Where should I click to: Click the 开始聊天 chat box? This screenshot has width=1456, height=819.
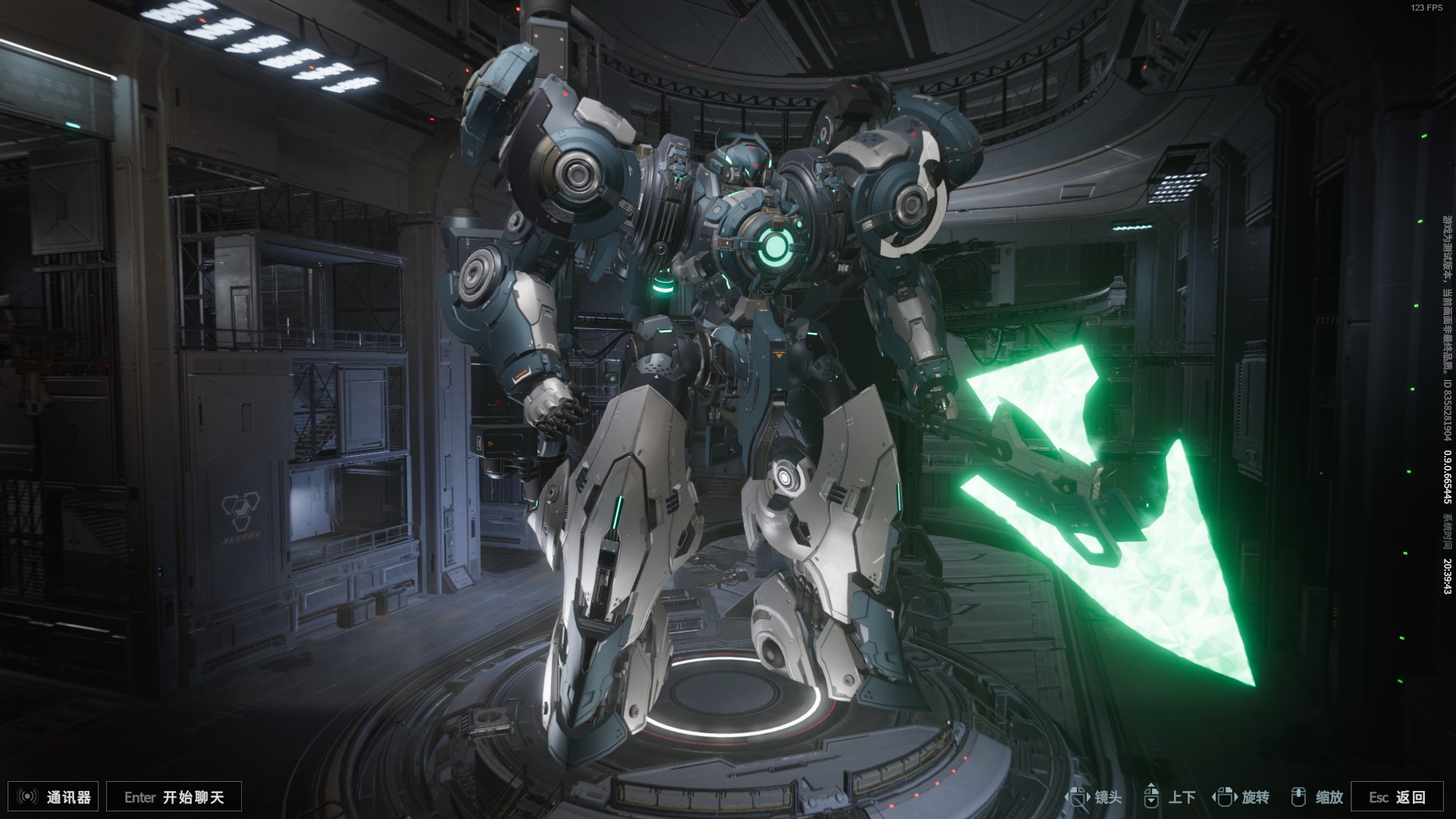tap(174, 797)
